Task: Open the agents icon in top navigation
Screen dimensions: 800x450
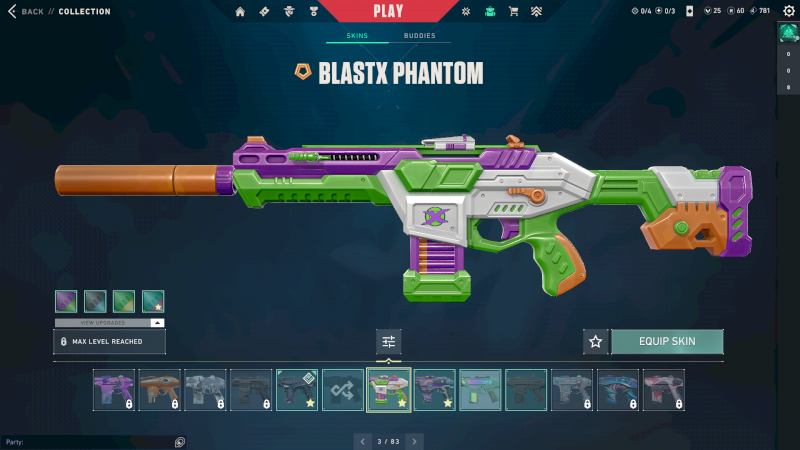Action: click(x=289, y=12)
